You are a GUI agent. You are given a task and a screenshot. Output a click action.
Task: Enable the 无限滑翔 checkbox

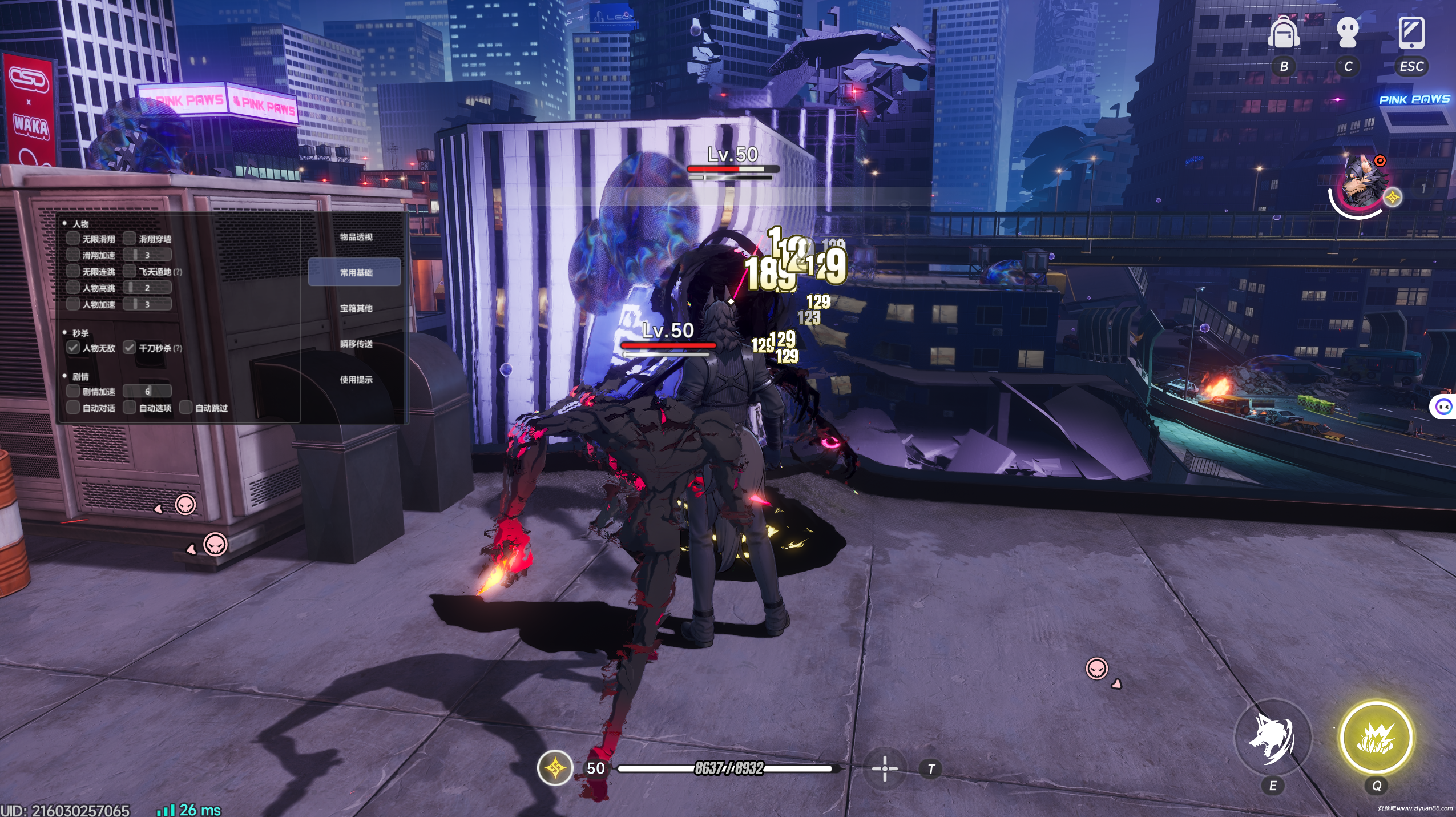tap(73, 239)
